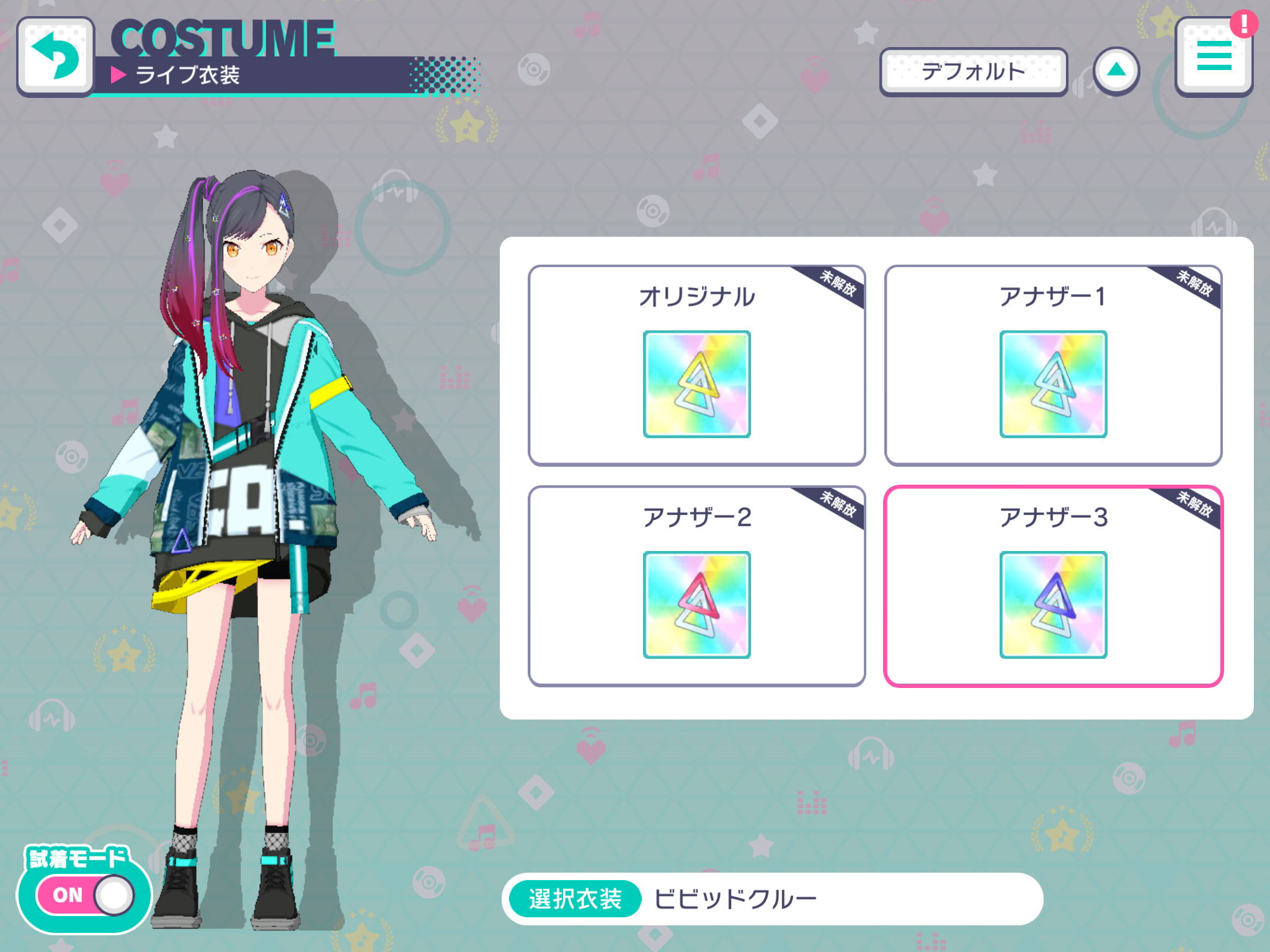
Task: Open the hamburger menu
Action: (x=1213, y=57)
